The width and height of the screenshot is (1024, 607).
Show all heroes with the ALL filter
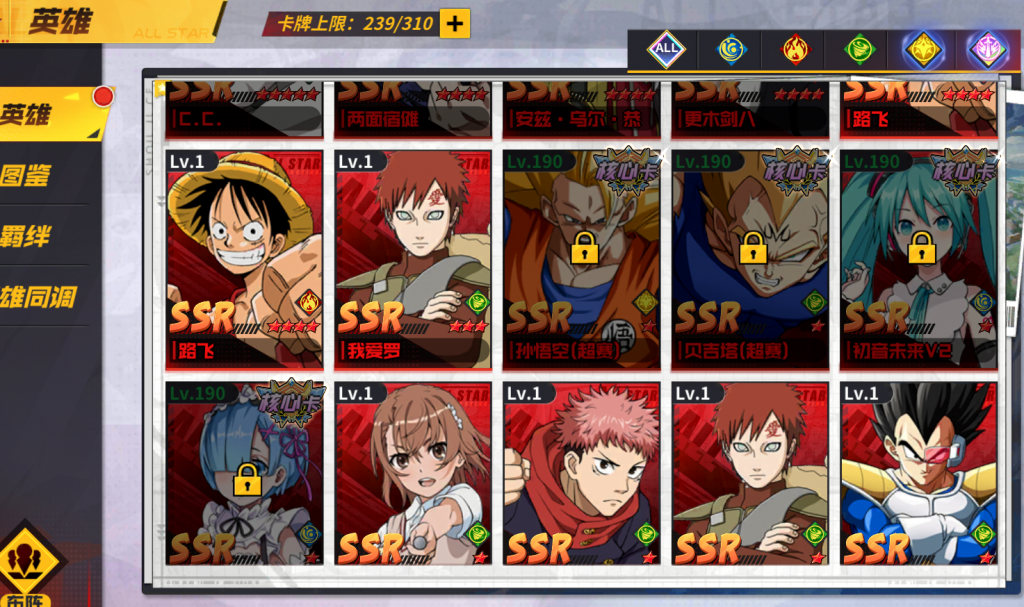coord(664,48)
